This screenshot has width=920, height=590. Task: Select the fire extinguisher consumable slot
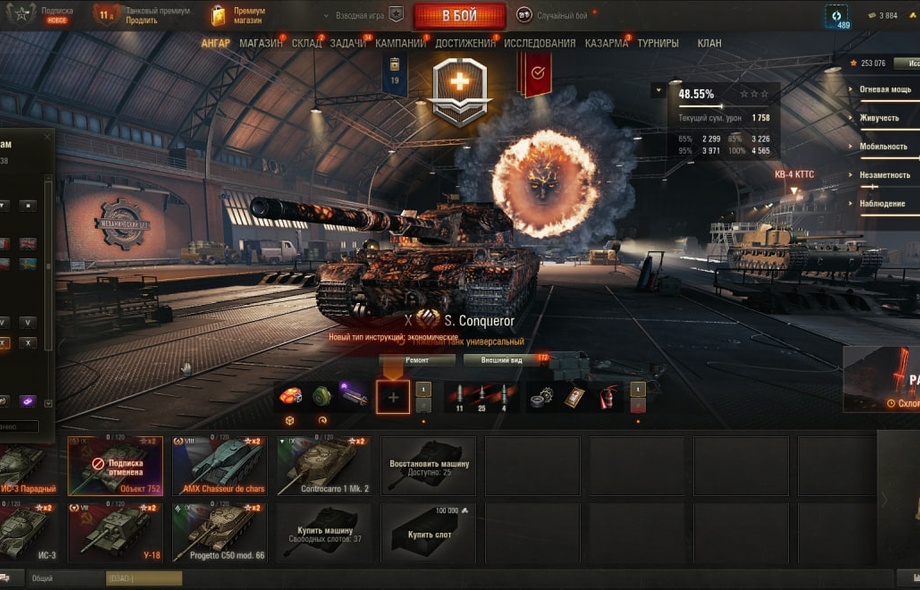point(607,397)
